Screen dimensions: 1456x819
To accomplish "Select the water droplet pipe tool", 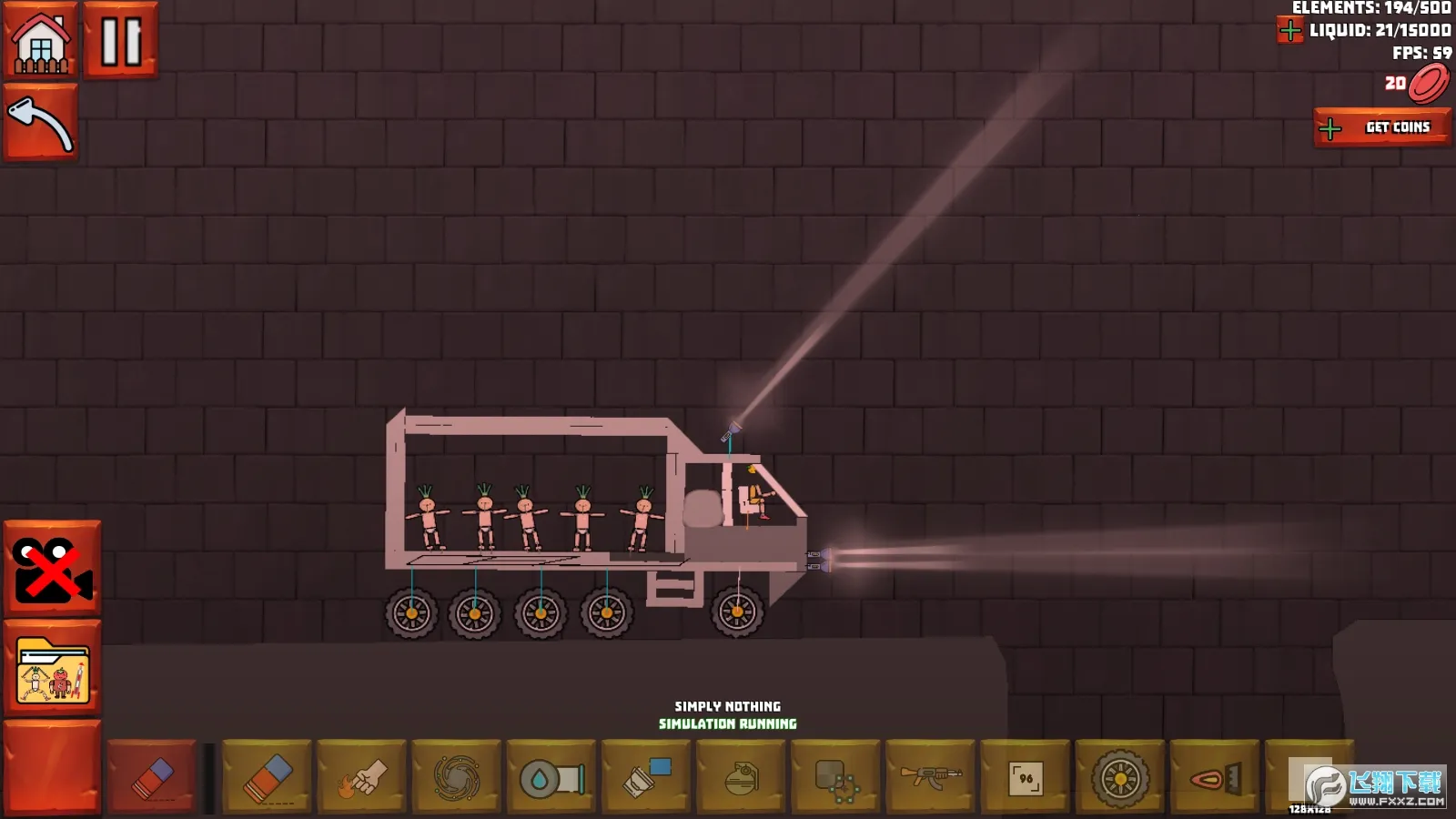I will point(551,778).
